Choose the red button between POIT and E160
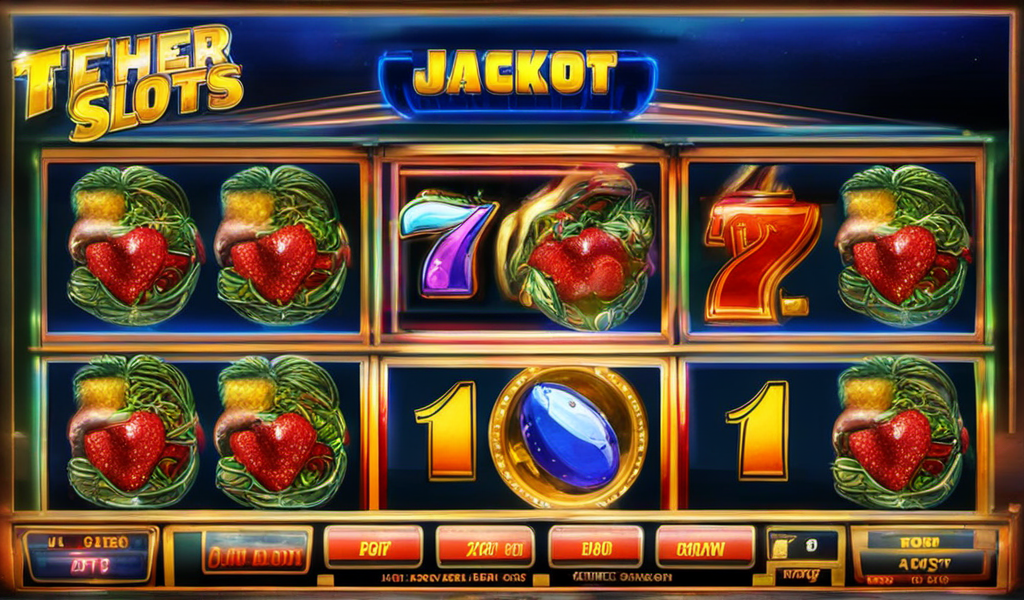Screen dimensions: 1024x600 [x=484, y=548]
